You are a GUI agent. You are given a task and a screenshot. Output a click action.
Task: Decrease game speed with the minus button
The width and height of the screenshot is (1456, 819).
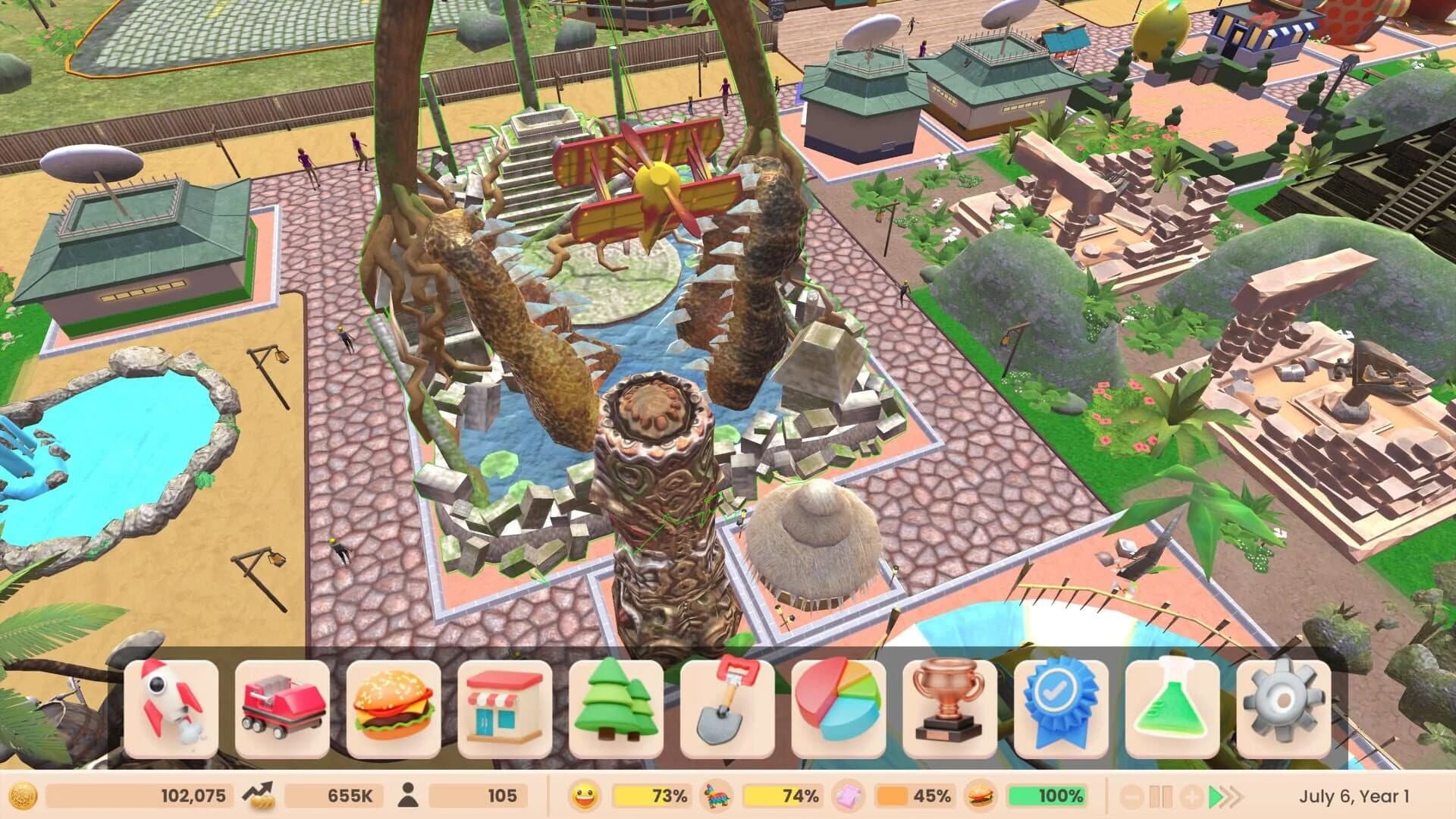(1131, 796)
